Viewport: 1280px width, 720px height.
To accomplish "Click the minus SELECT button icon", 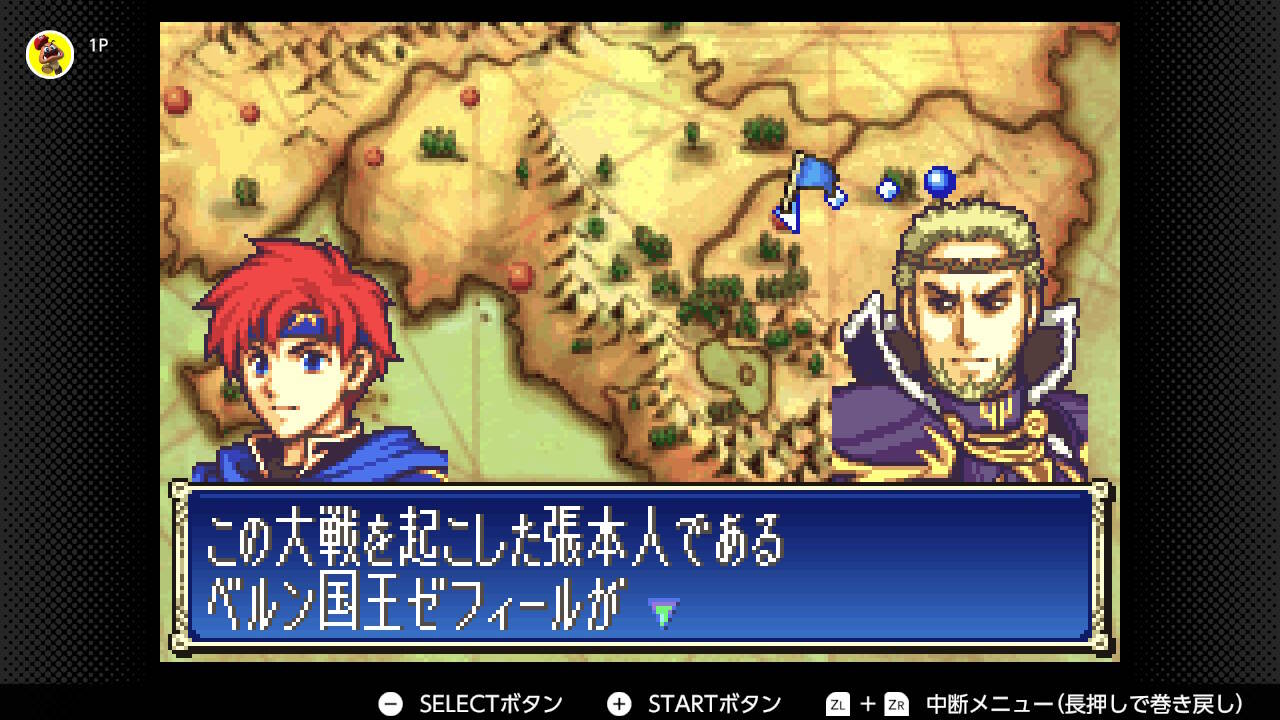I will 390,702.
